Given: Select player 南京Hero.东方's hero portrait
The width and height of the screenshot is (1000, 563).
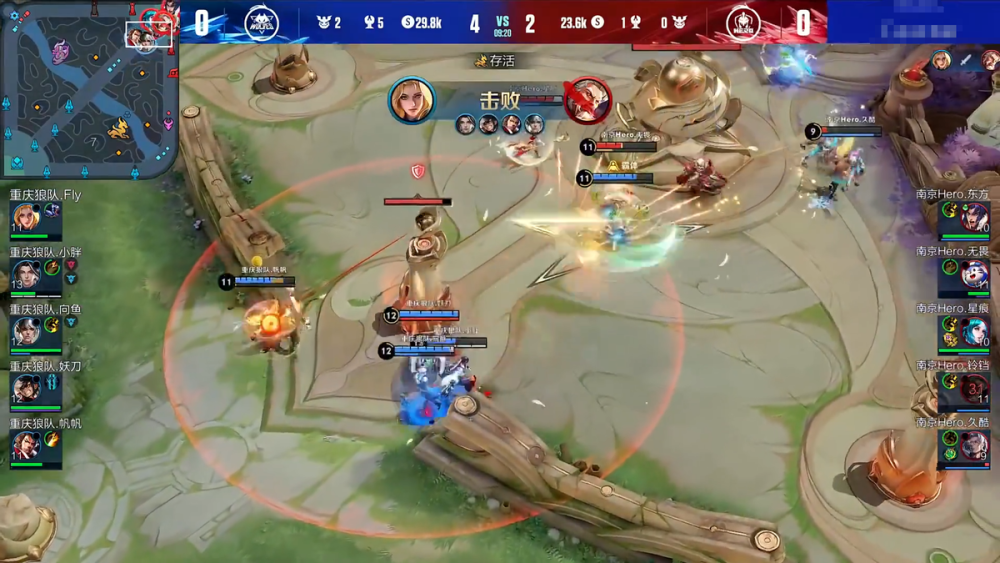Looking at the screenshot, I should coord(974,218).
